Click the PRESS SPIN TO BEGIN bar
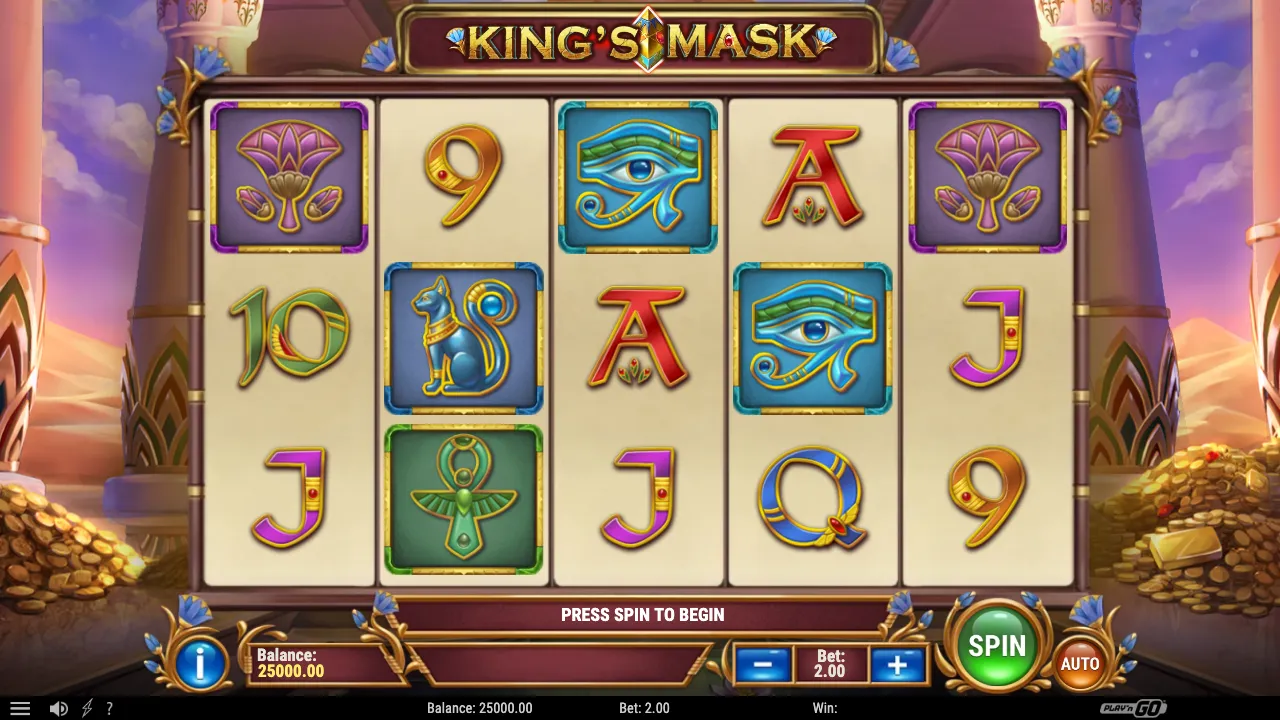The width and height of the screenshot is (1280, 720). pyautogui.click(x=640, y=615)
